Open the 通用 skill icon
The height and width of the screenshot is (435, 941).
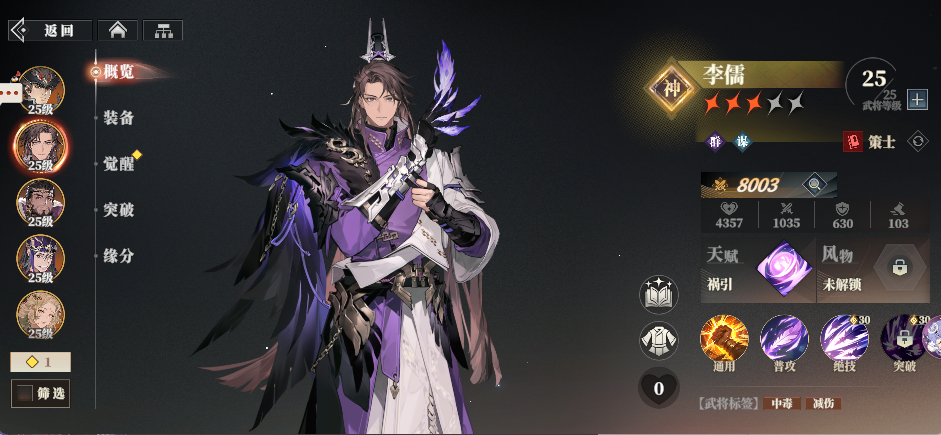coord(724,339)
